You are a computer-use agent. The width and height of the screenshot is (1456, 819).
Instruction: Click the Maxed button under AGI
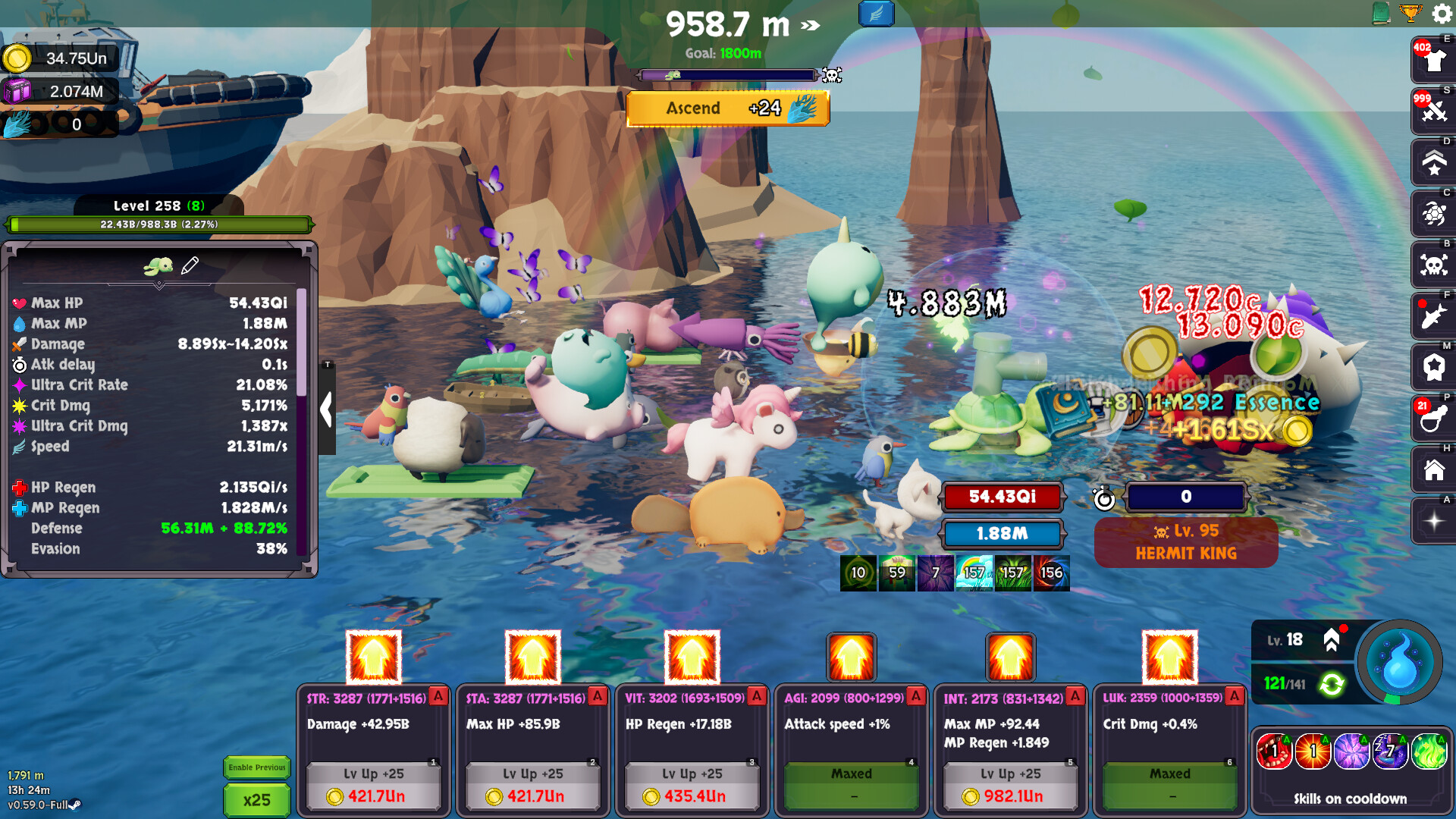coord(850,773)
